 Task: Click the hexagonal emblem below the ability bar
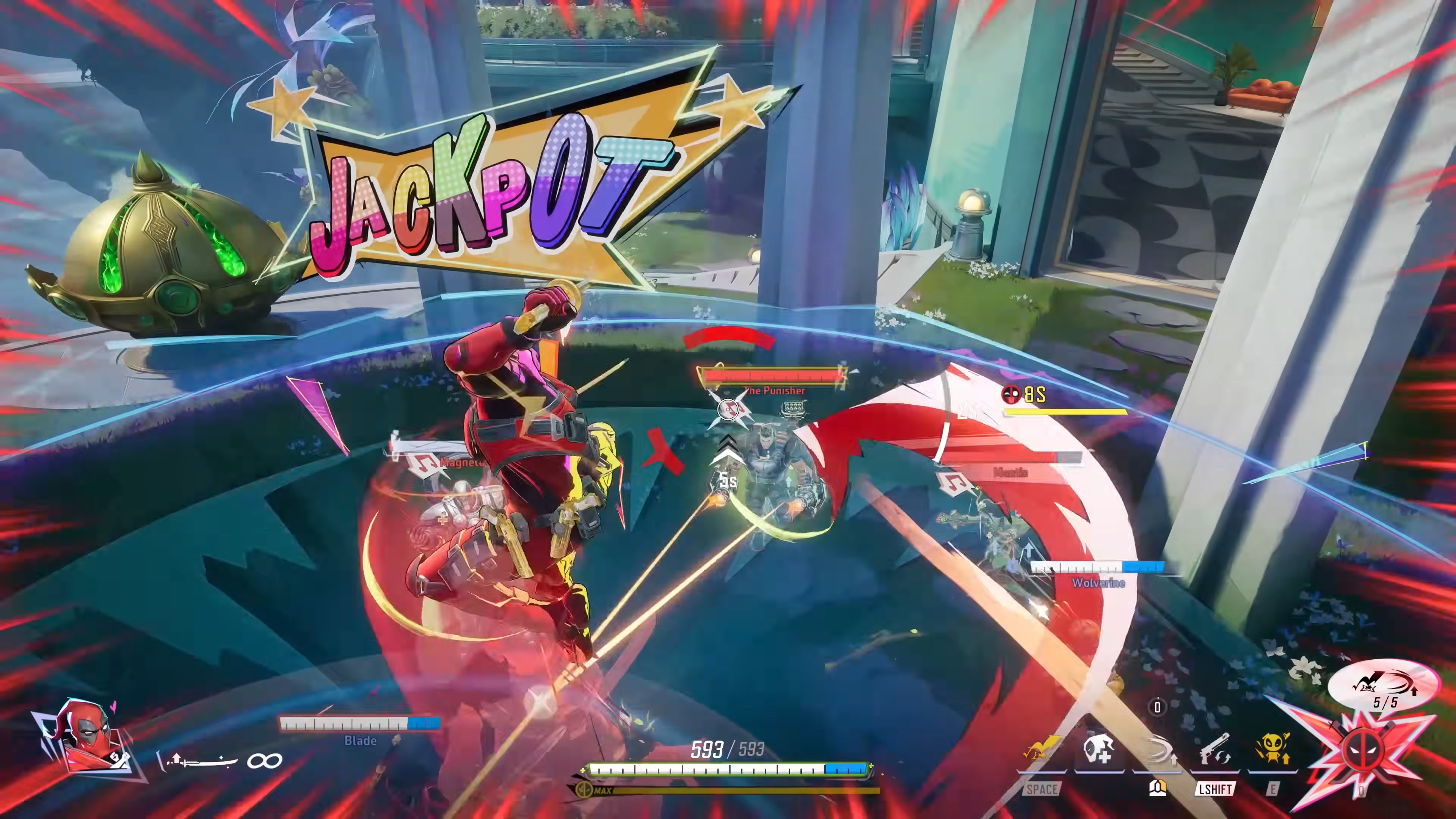coord(1158,788)
